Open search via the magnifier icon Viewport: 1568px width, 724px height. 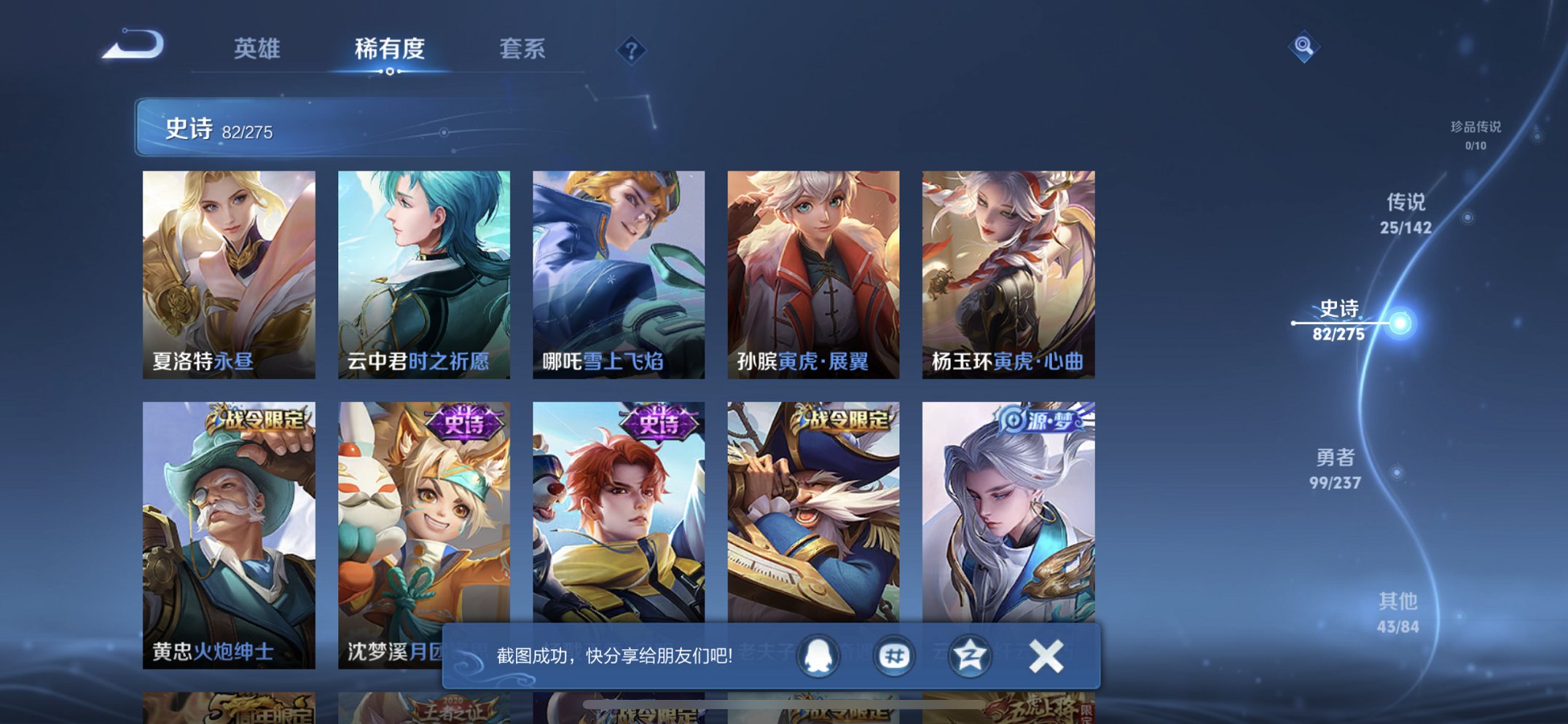click(1306, 47)
